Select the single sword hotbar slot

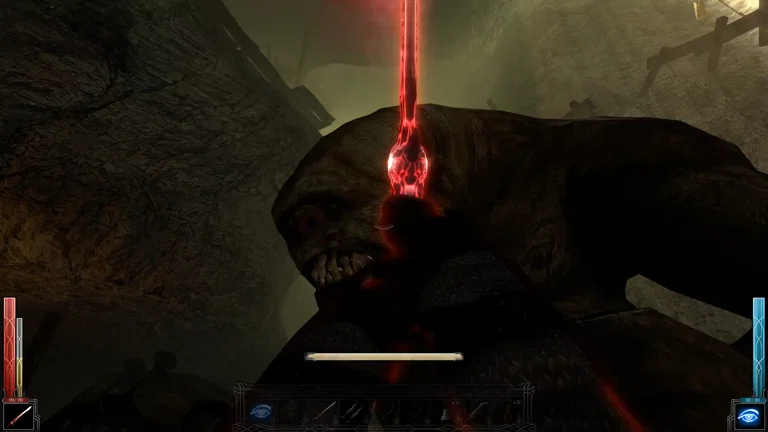point(325,410)
